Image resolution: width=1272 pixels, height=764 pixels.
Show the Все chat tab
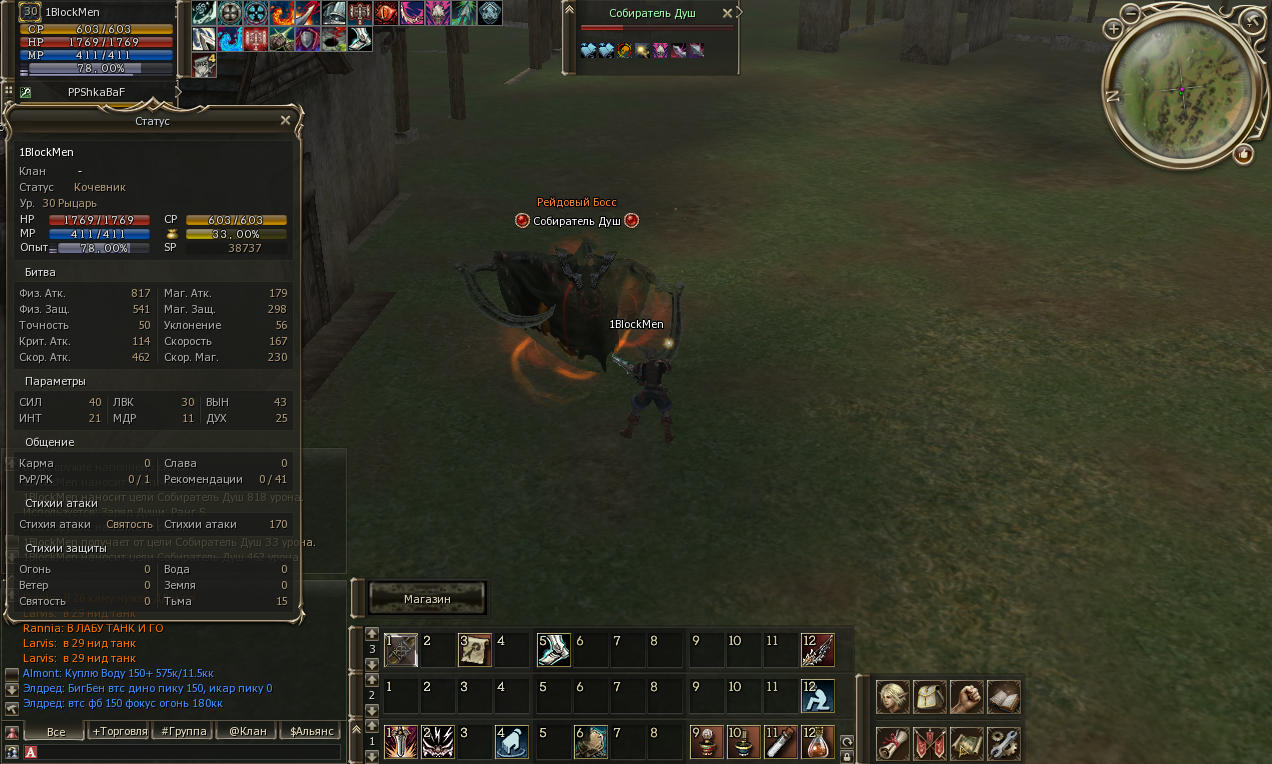tap(56, 731)
